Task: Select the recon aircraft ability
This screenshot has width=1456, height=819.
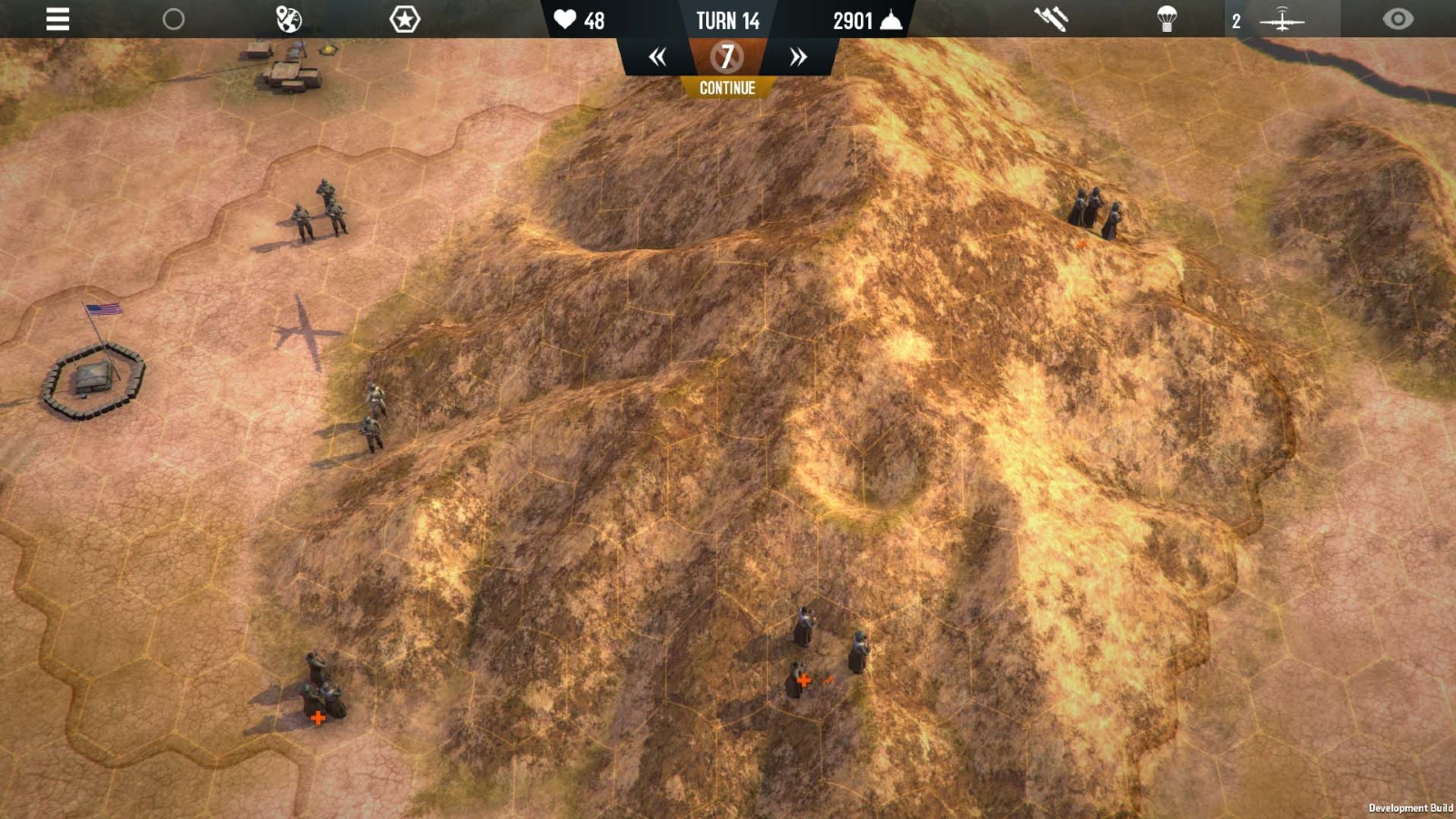Action: (1283, 20)
